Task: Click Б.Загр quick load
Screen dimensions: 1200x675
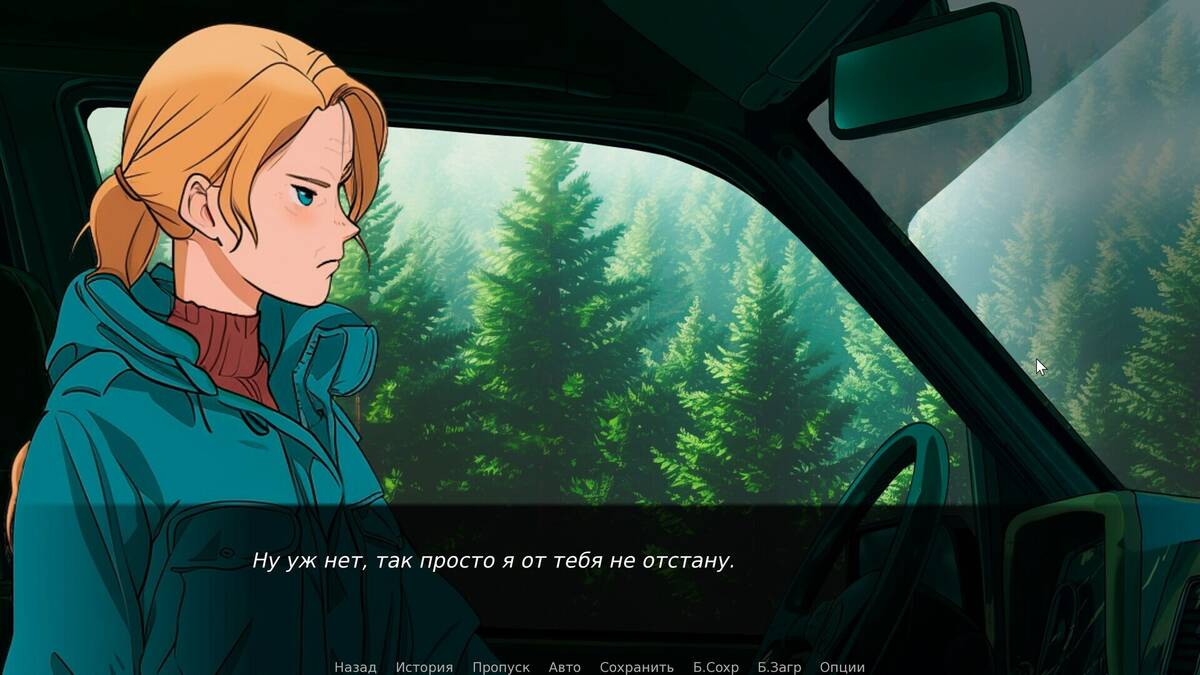Action: (x=779, y=667)
